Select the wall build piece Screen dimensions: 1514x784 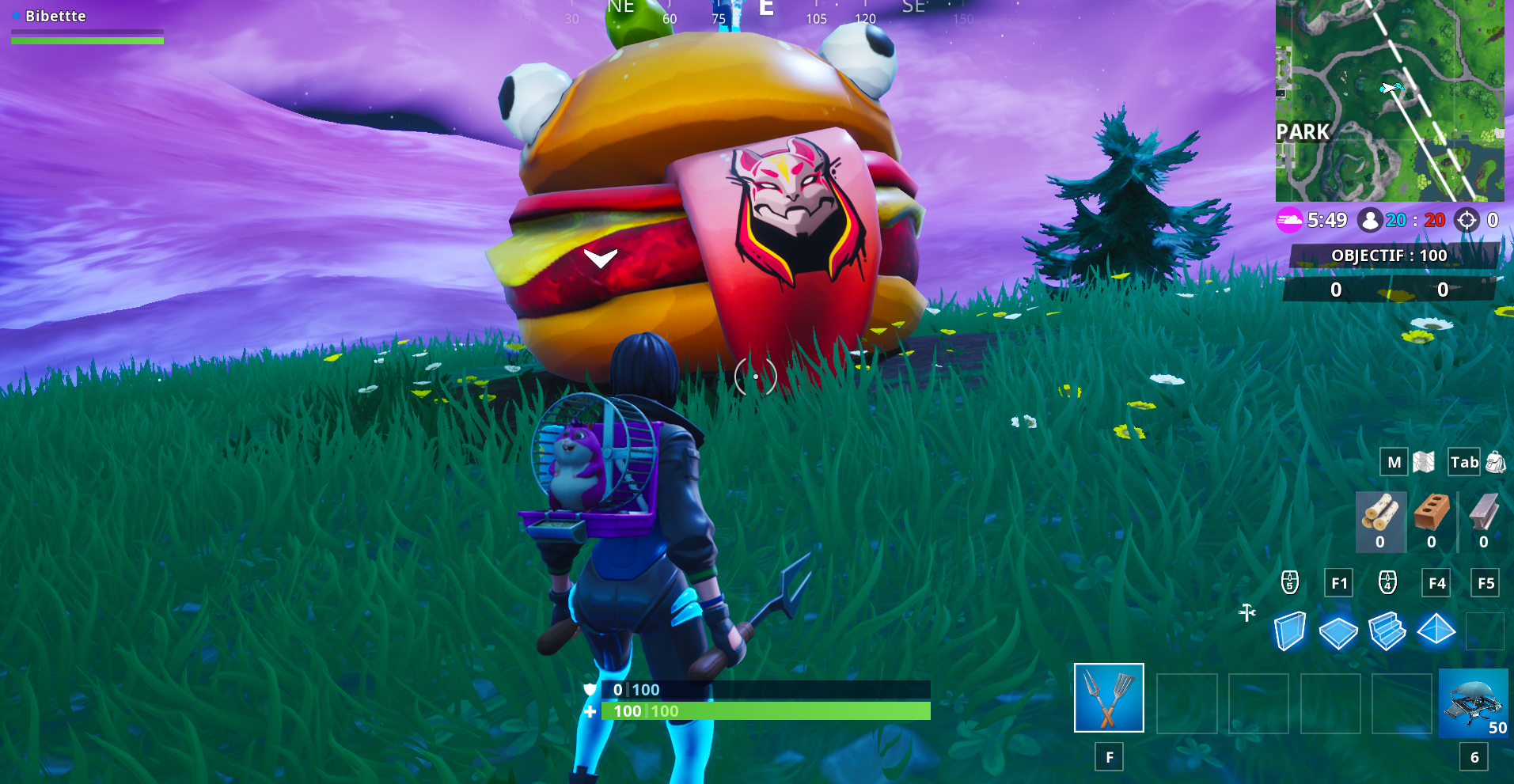coord(1289,632)
